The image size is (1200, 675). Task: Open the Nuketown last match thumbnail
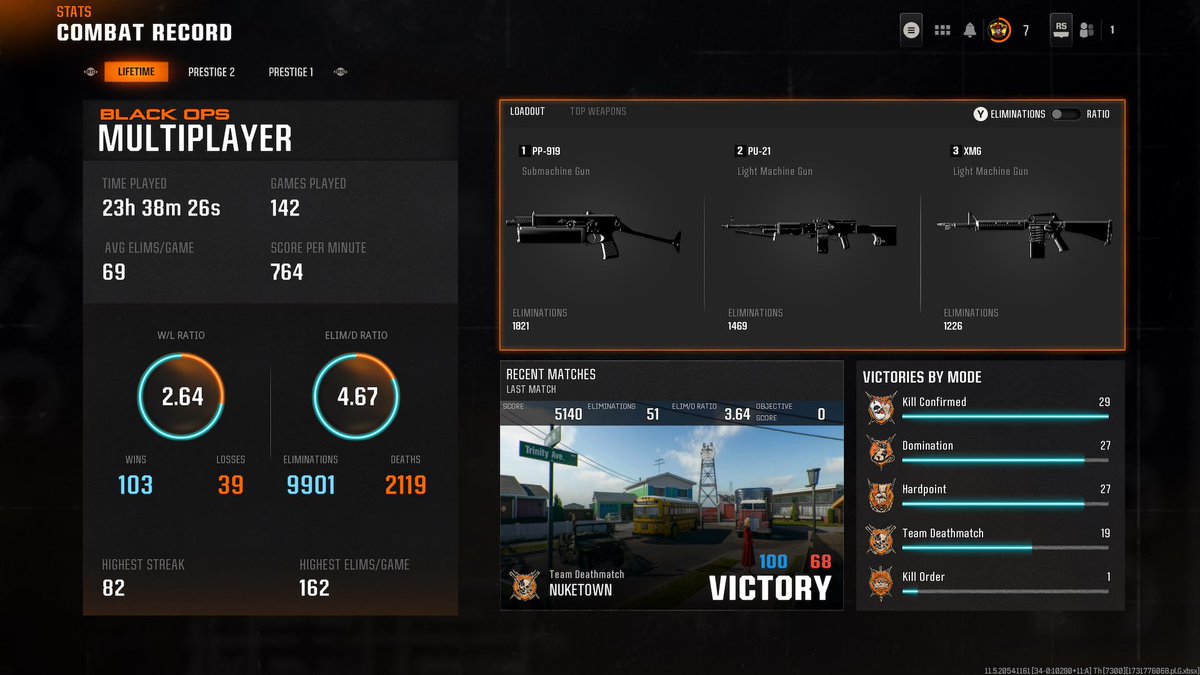(671, 515)
